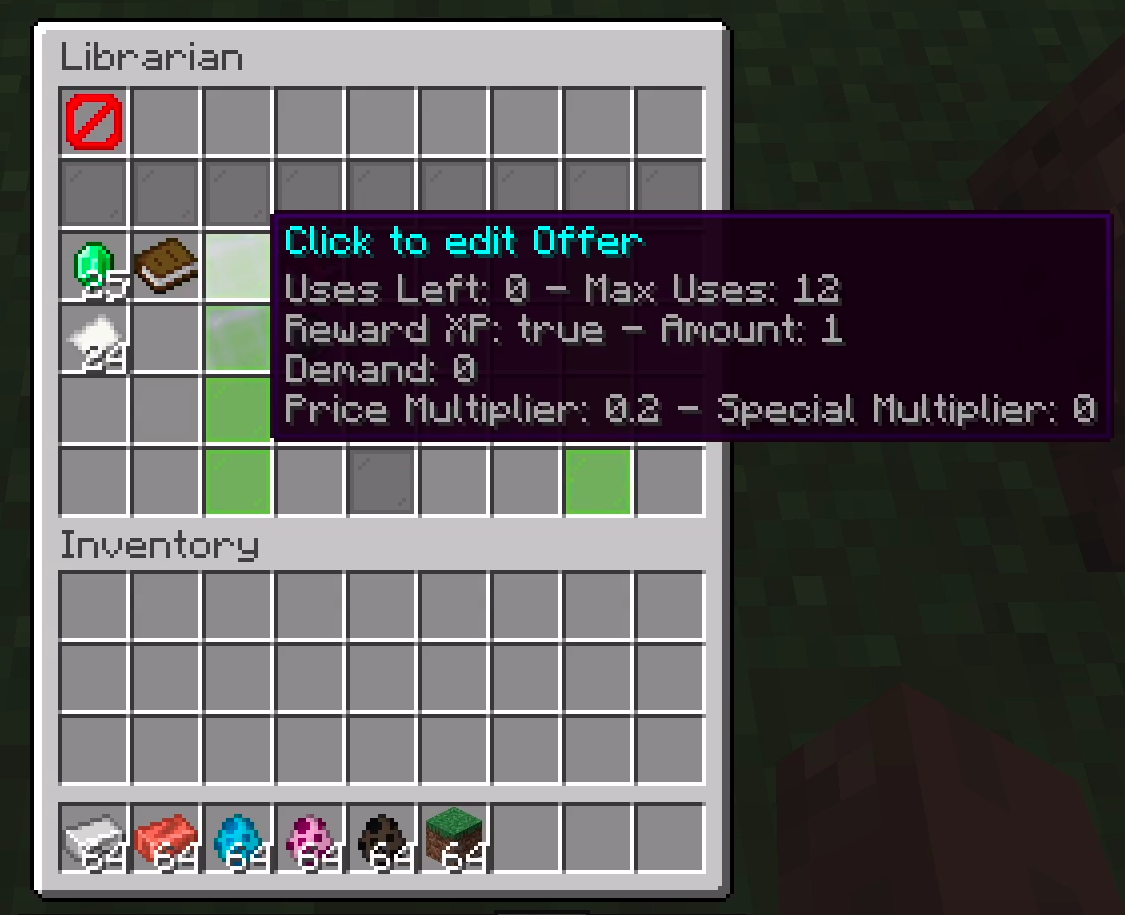Select the emerald stack in the trade row

[x=94, y=267]
